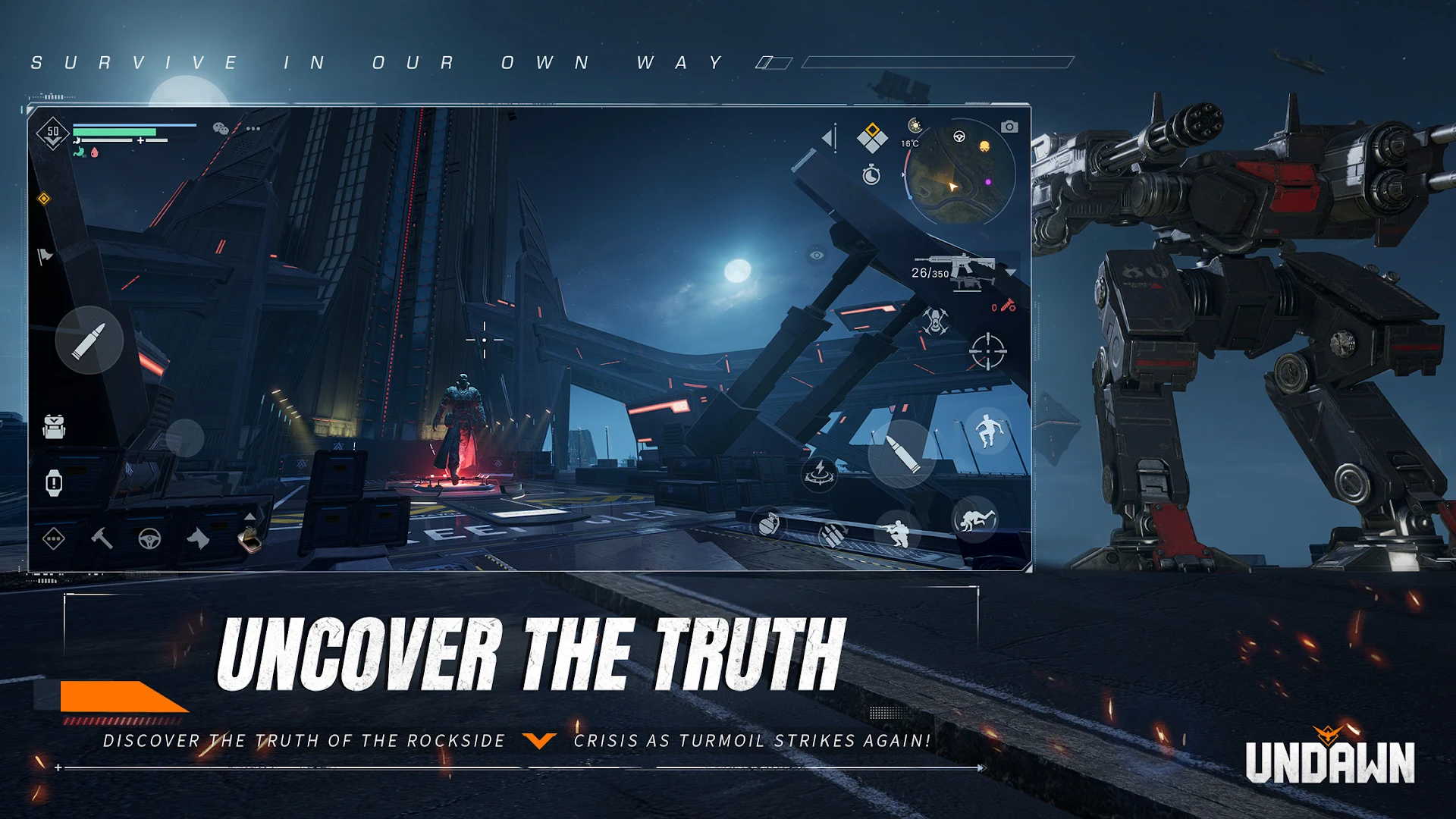The image size is (1456, 819).
Task: Perform an emote via dancing figure icon
Action: (988, 430)
